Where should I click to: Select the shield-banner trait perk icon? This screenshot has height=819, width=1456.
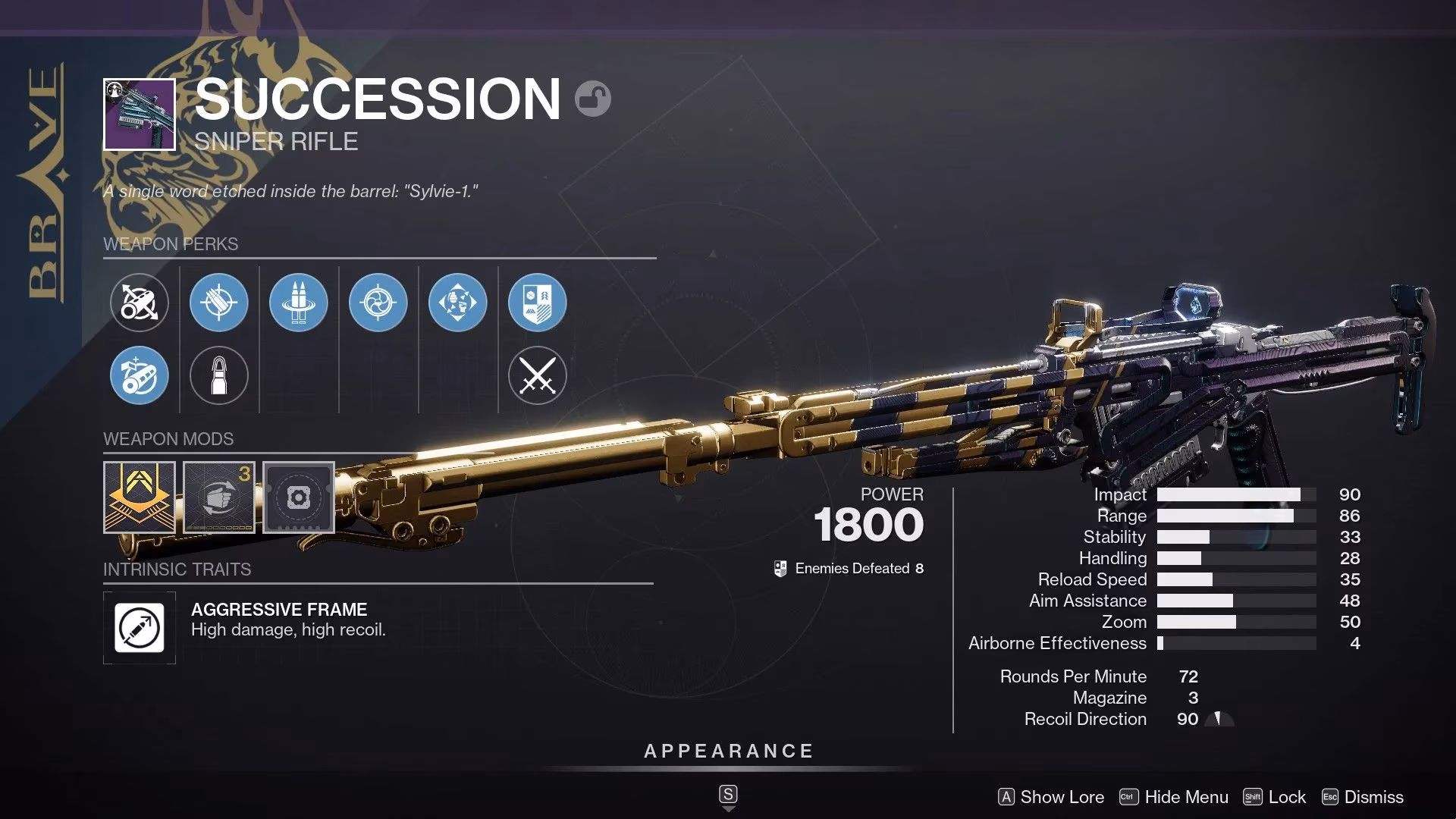[537, 302]
